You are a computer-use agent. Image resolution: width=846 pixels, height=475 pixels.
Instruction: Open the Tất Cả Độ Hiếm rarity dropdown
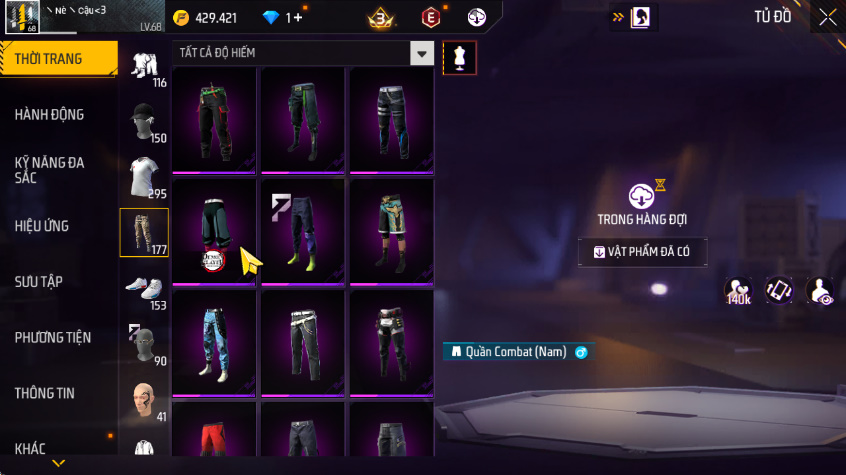point(423,54)
